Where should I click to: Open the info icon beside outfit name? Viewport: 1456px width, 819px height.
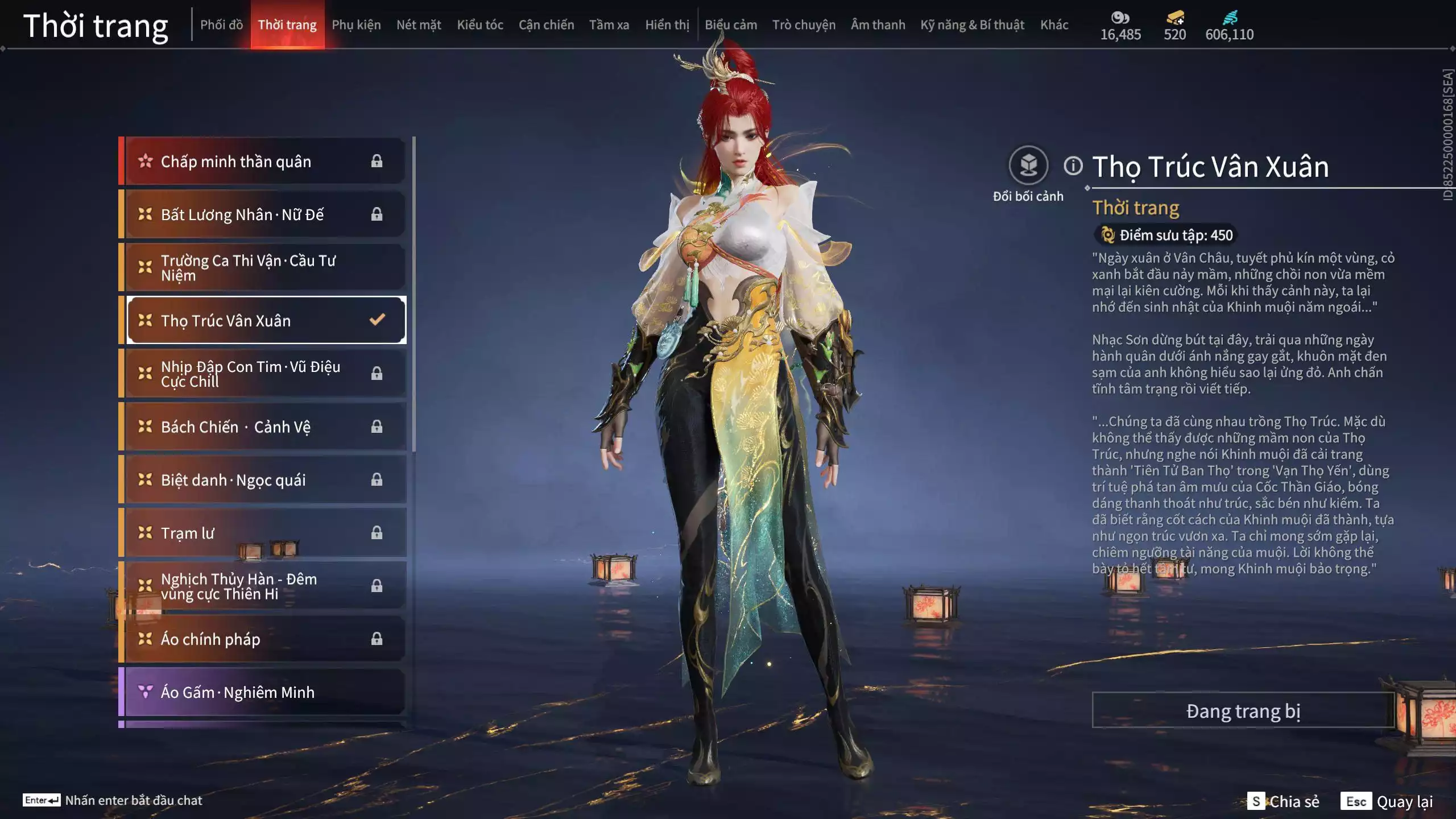pos(1073,166)
